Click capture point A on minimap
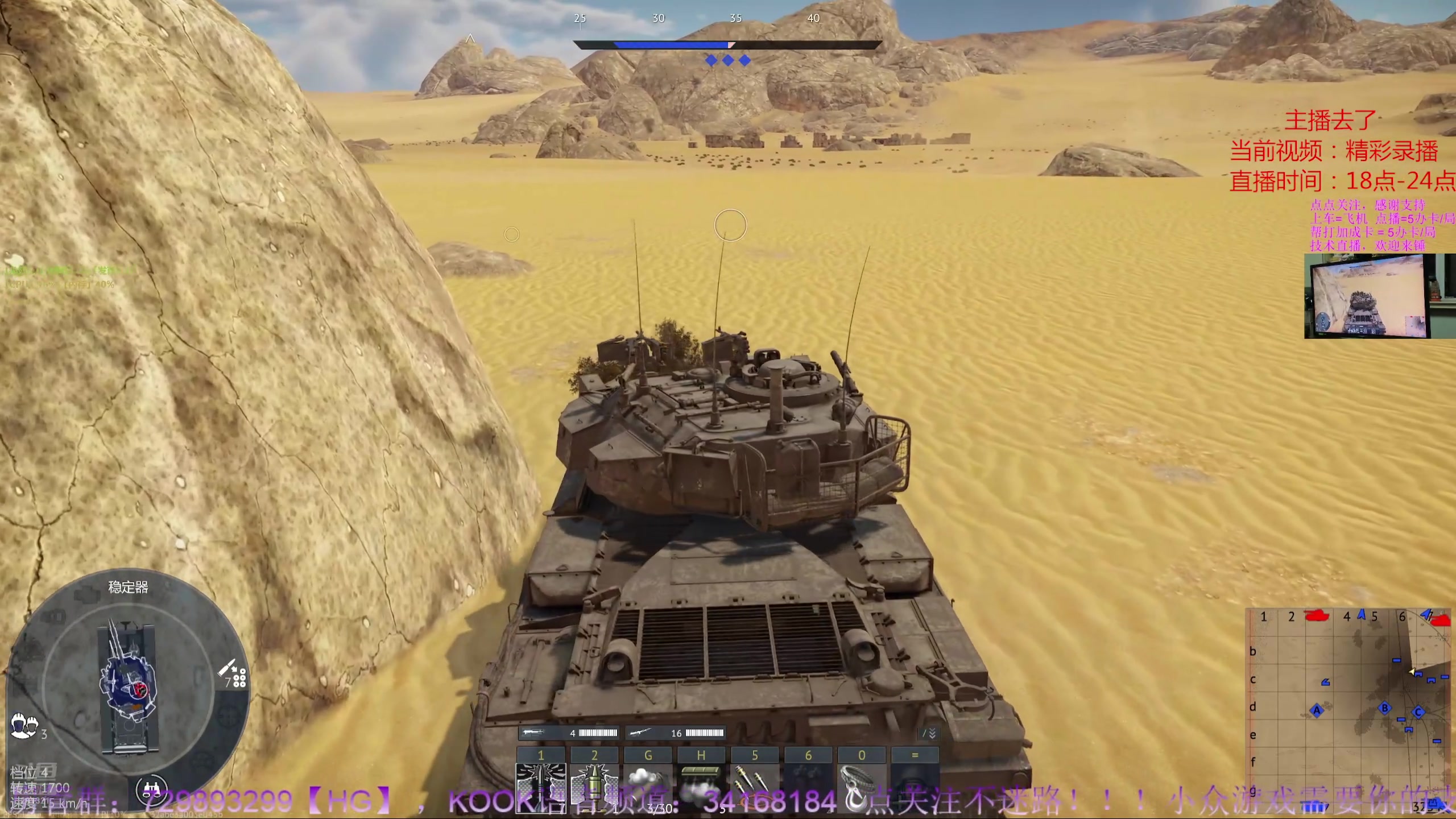The width and height of the screenshot is (1456, 819). pos(1317,710)
